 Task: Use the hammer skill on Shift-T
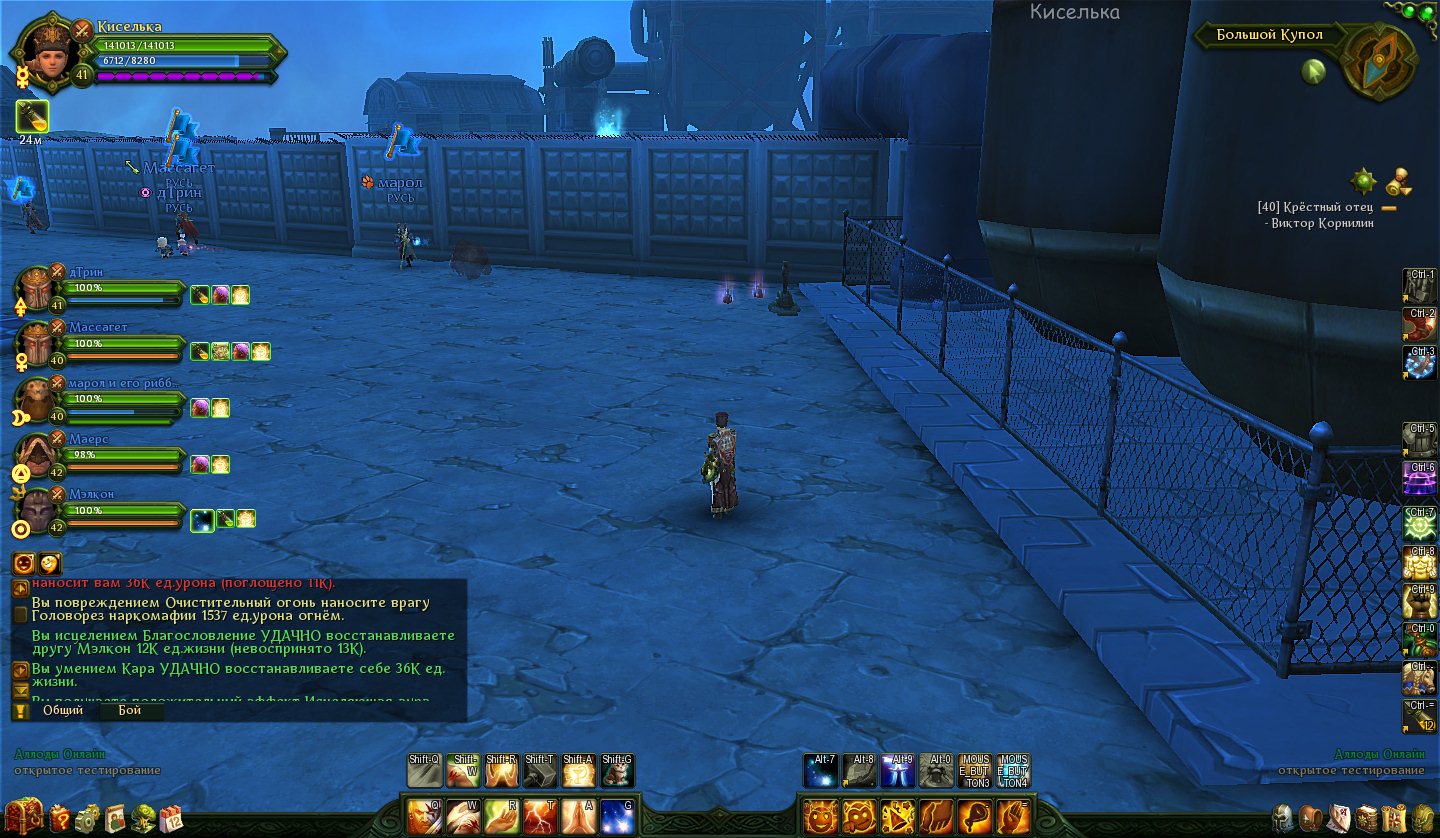(x=540, y=771)
